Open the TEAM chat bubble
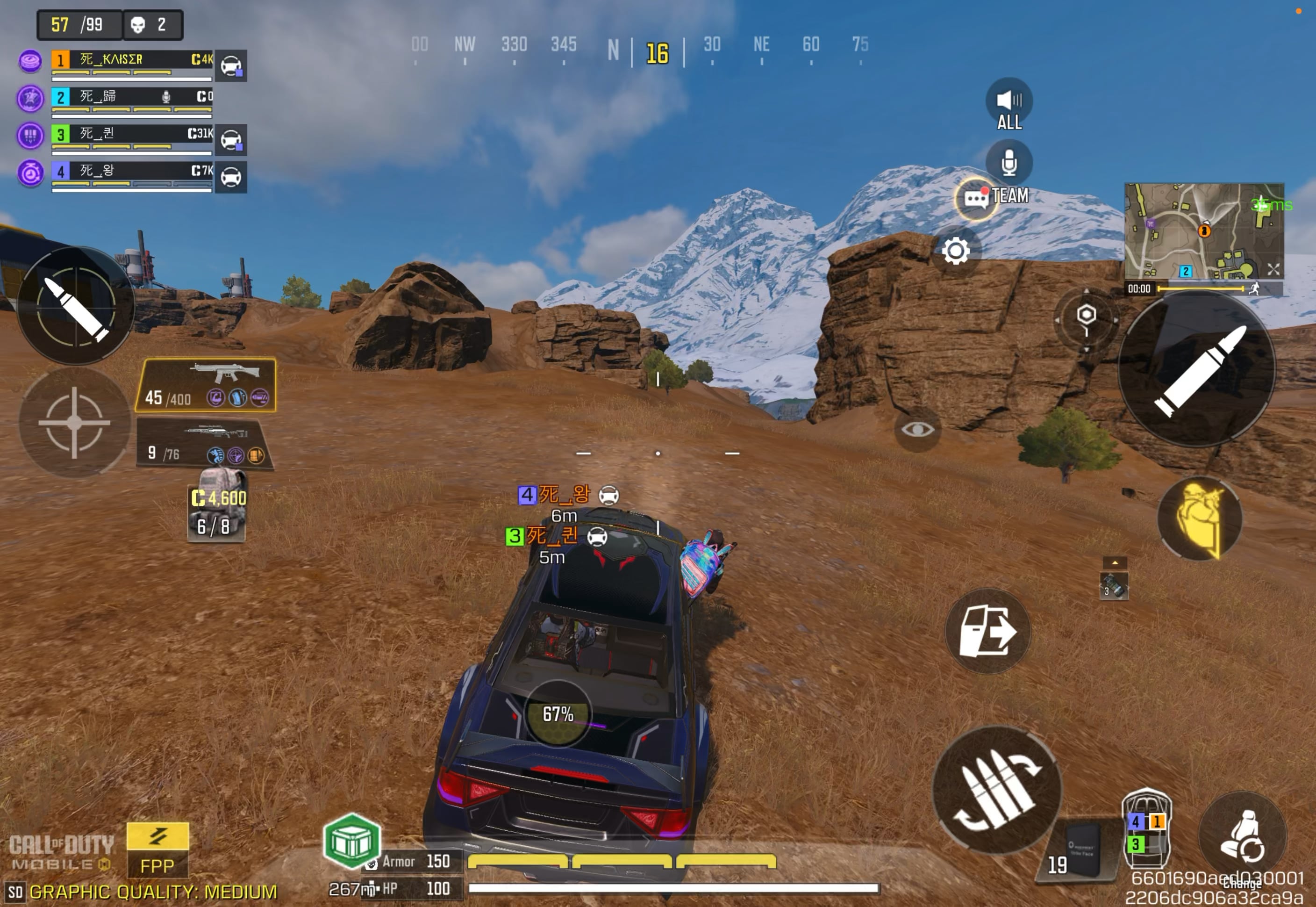Screen dimensions: 1316x907 point(976,198)
